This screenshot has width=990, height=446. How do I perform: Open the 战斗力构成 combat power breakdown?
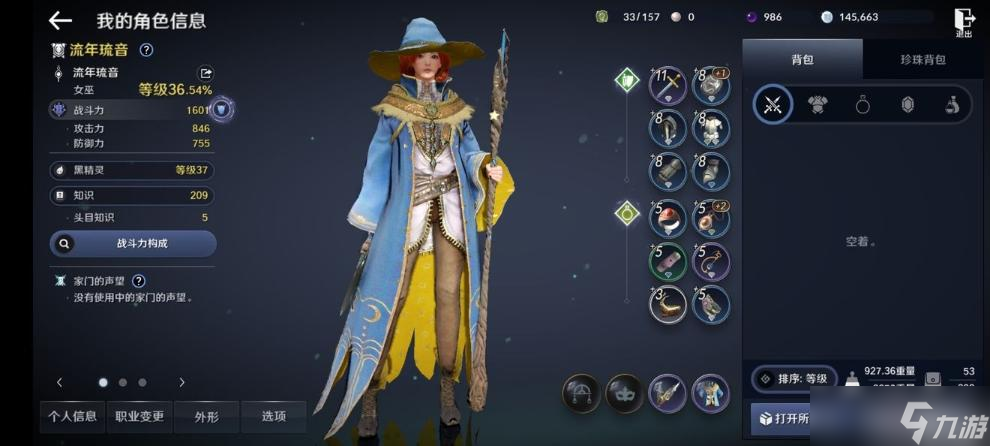click(133, 243)
